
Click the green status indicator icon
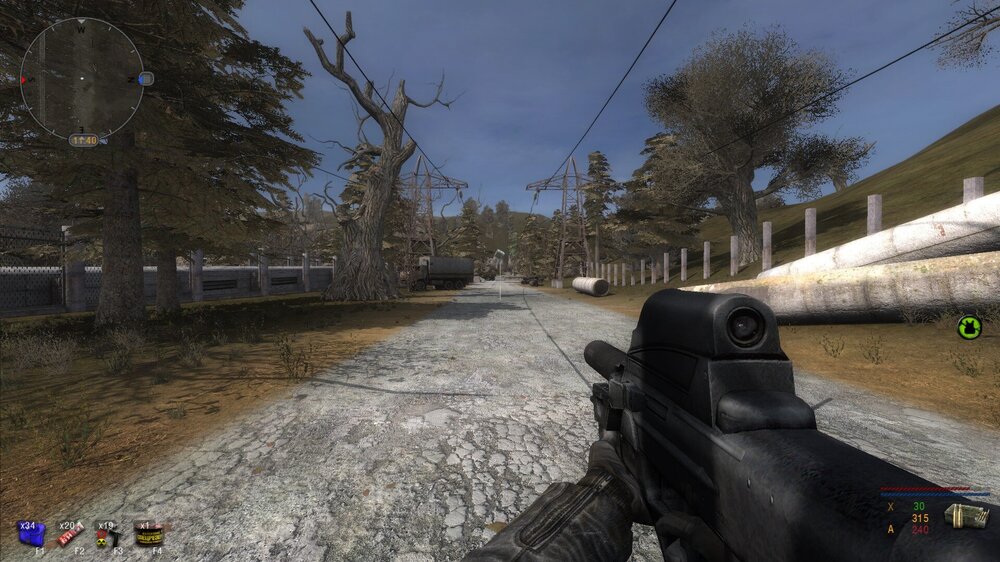point(969,326)
